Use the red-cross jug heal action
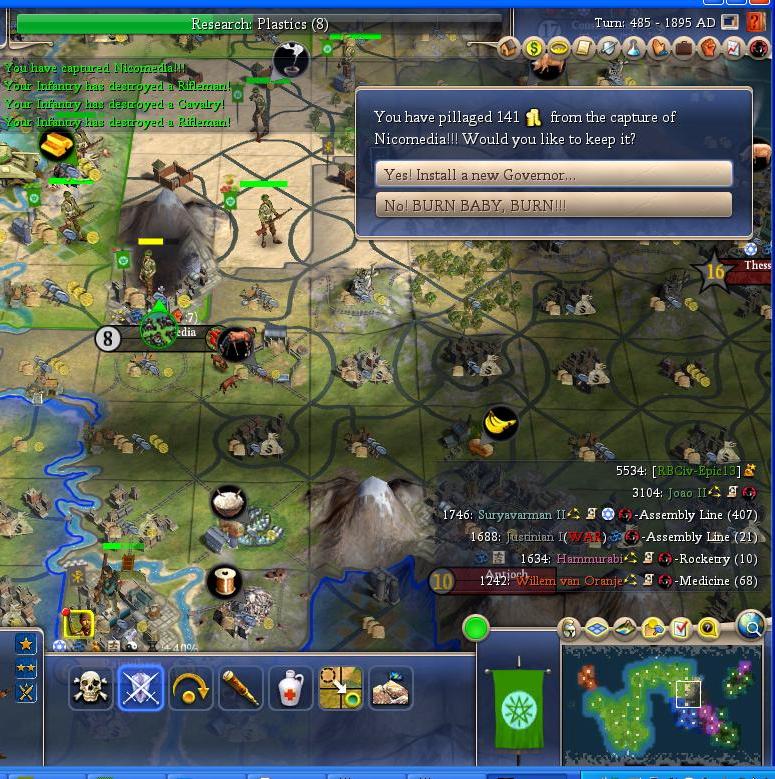 (x=291, y=688)
